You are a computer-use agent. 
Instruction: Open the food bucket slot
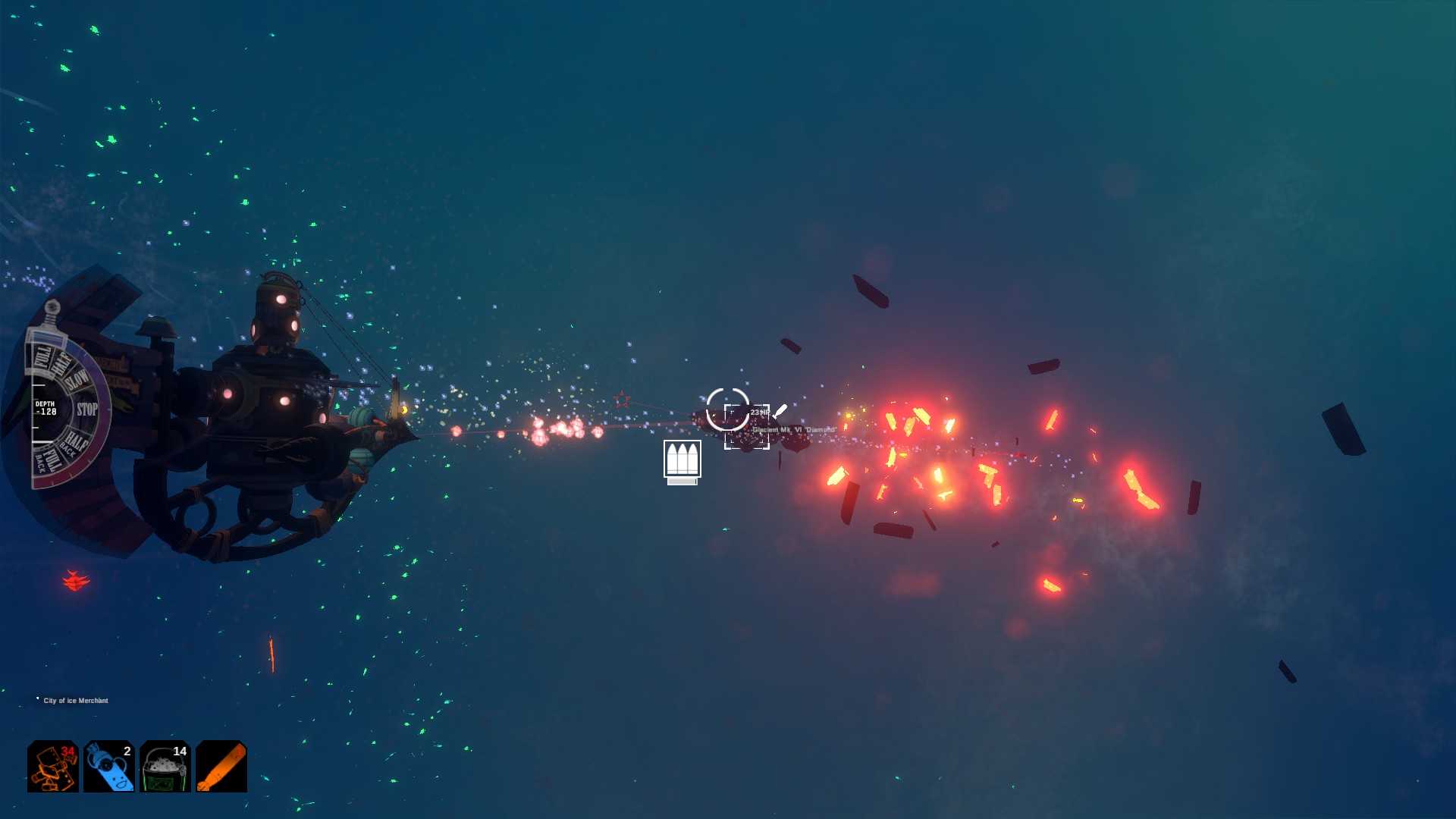(165, 767)
